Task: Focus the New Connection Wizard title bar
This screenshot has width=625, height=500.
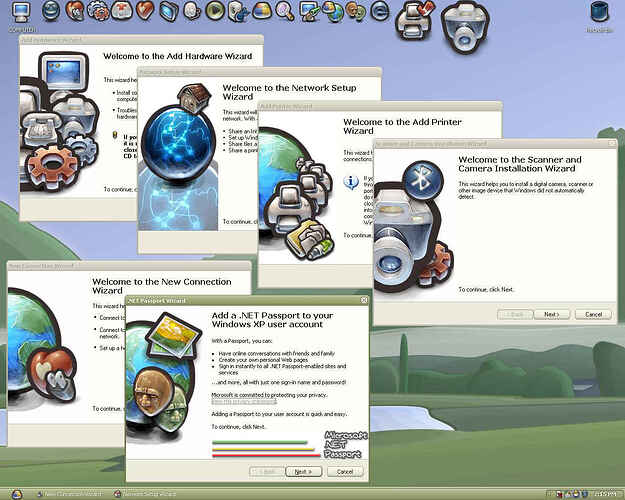Action: point(60,267)
